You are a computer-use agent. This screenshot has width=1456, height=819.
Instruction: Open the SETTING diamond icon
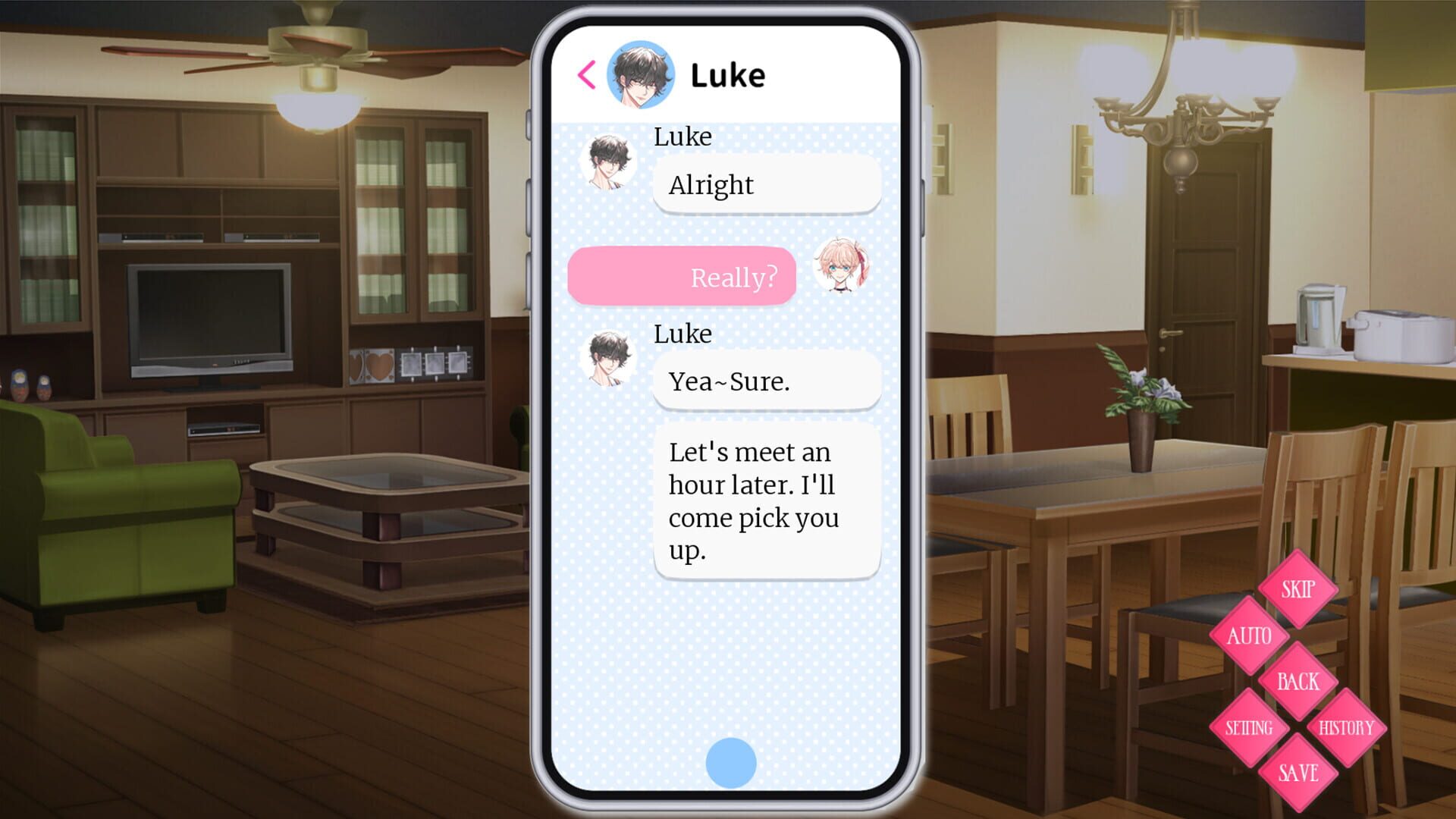[x=1250, y=727]
